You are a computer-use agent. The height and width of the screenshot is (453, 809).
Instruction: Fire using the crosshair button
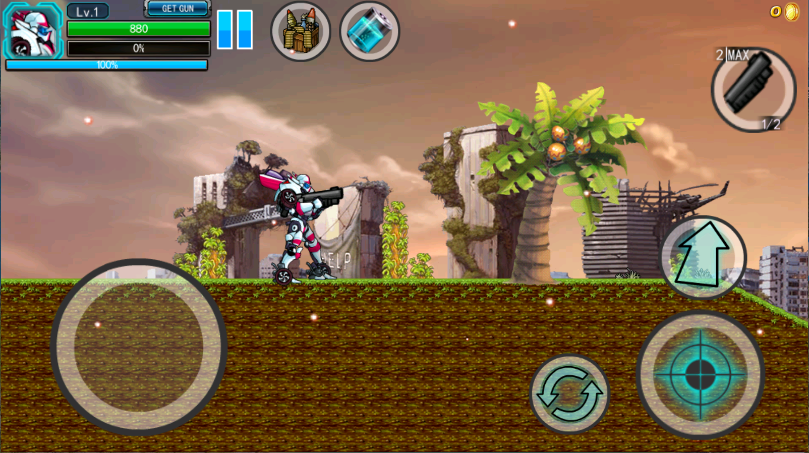(x=700, y=374)
